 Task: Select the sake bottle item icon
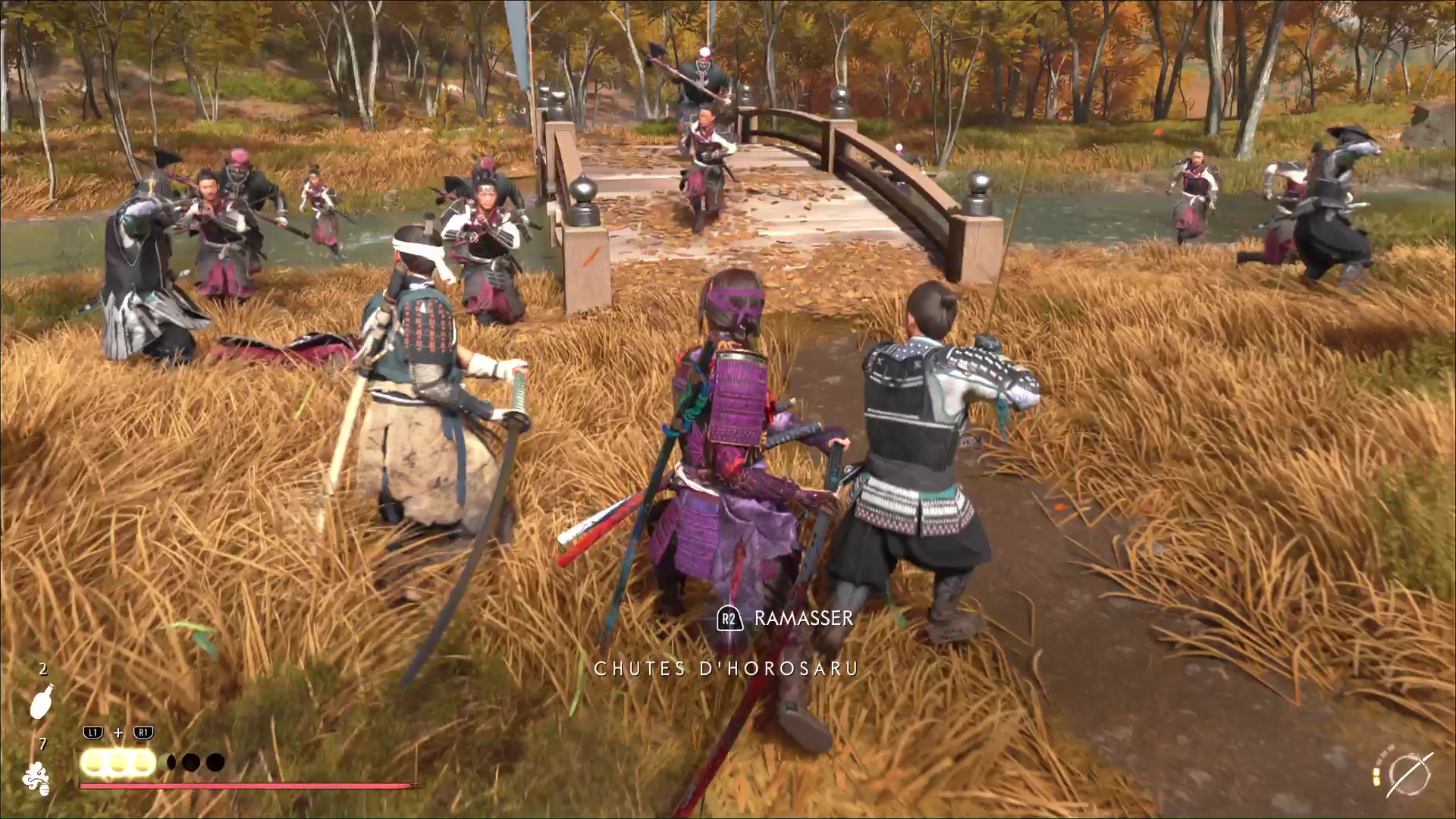(x=42, y=701)
